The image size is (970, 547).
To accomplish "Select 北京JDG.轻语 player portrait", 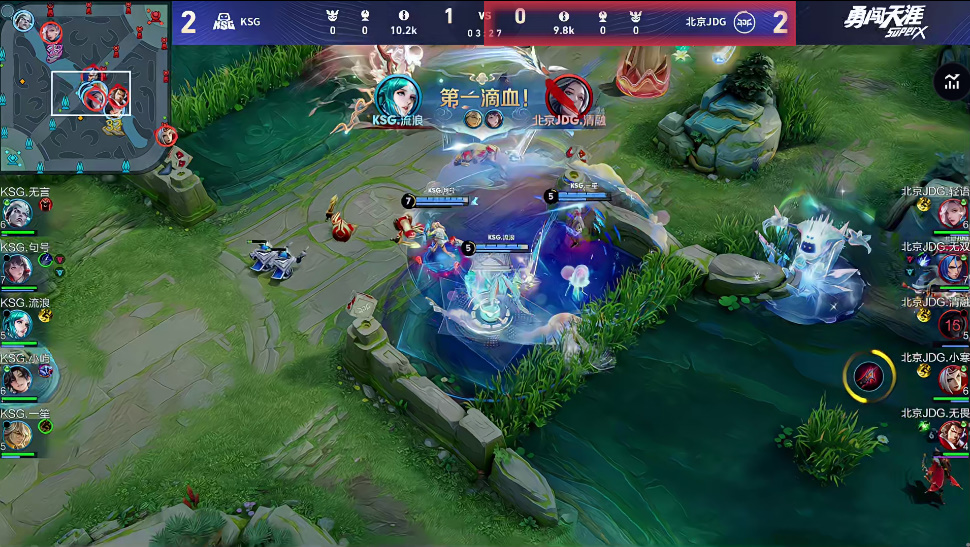I will (951, 213).
